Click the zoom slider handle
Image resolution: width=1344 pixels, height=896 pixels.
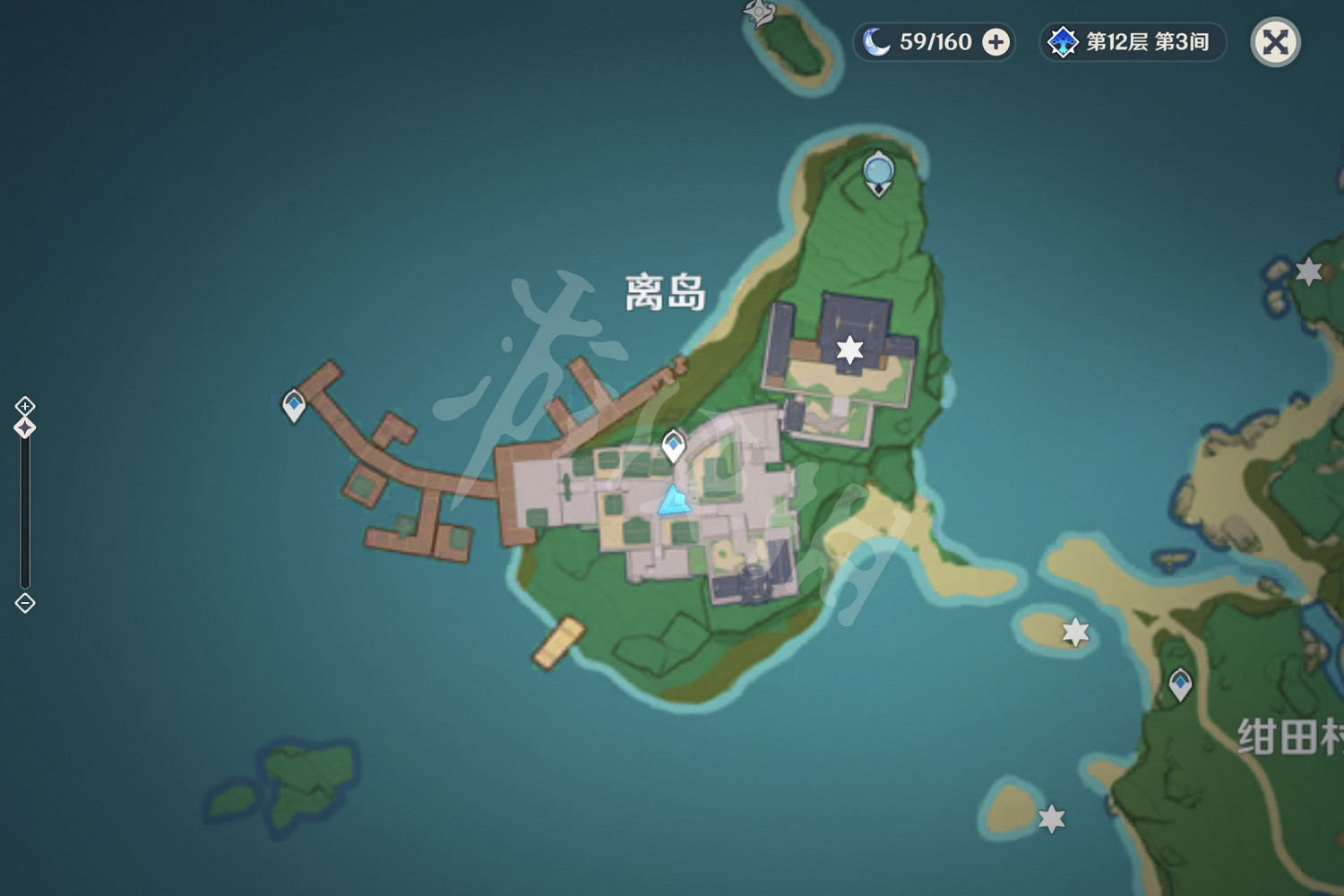point(23,427)
